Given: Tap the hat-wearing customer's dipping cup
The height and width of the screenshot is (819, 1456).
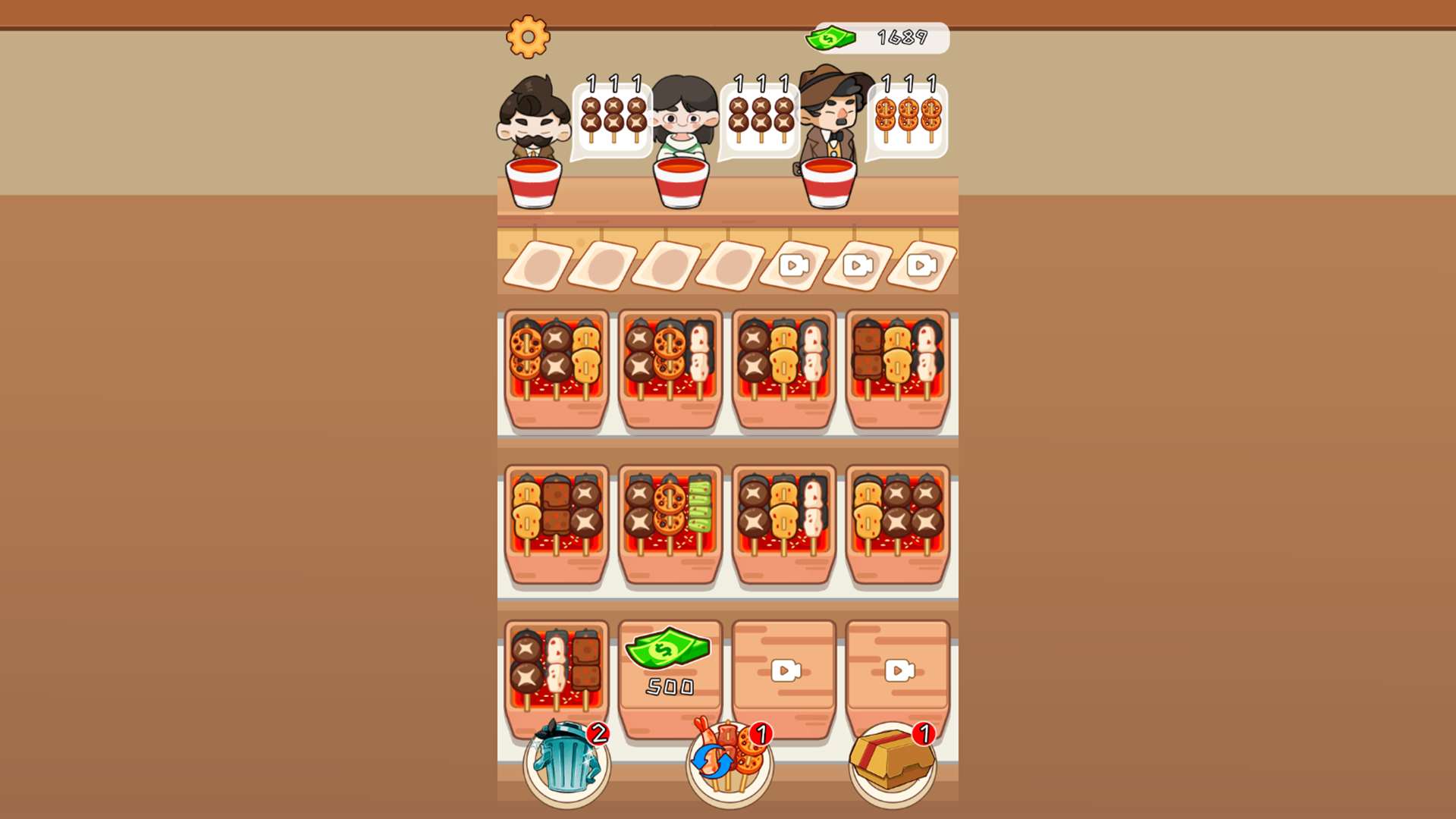Looking at the screenshot, I should (x=830, y=182).
